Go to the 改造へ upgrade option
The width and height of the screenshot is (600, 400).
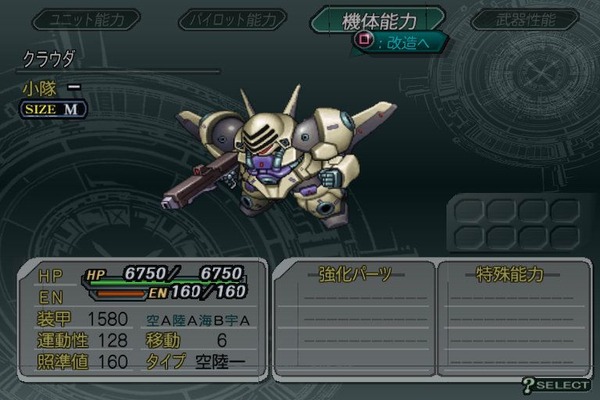[x=398, y=42]
